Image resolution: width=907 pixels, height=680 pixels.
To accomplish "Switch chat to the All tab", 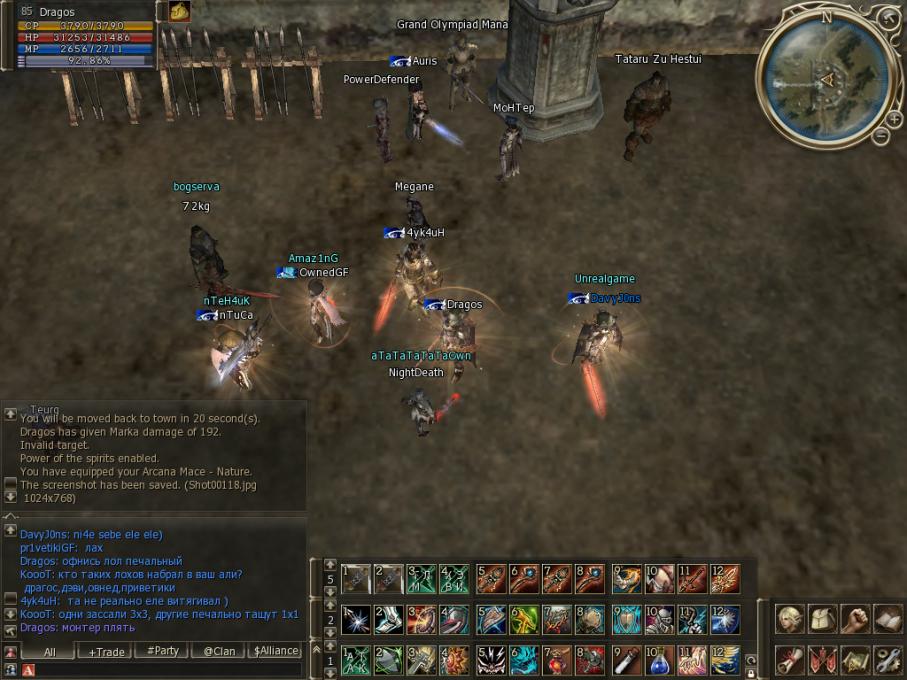I will (x=49, y=651).
